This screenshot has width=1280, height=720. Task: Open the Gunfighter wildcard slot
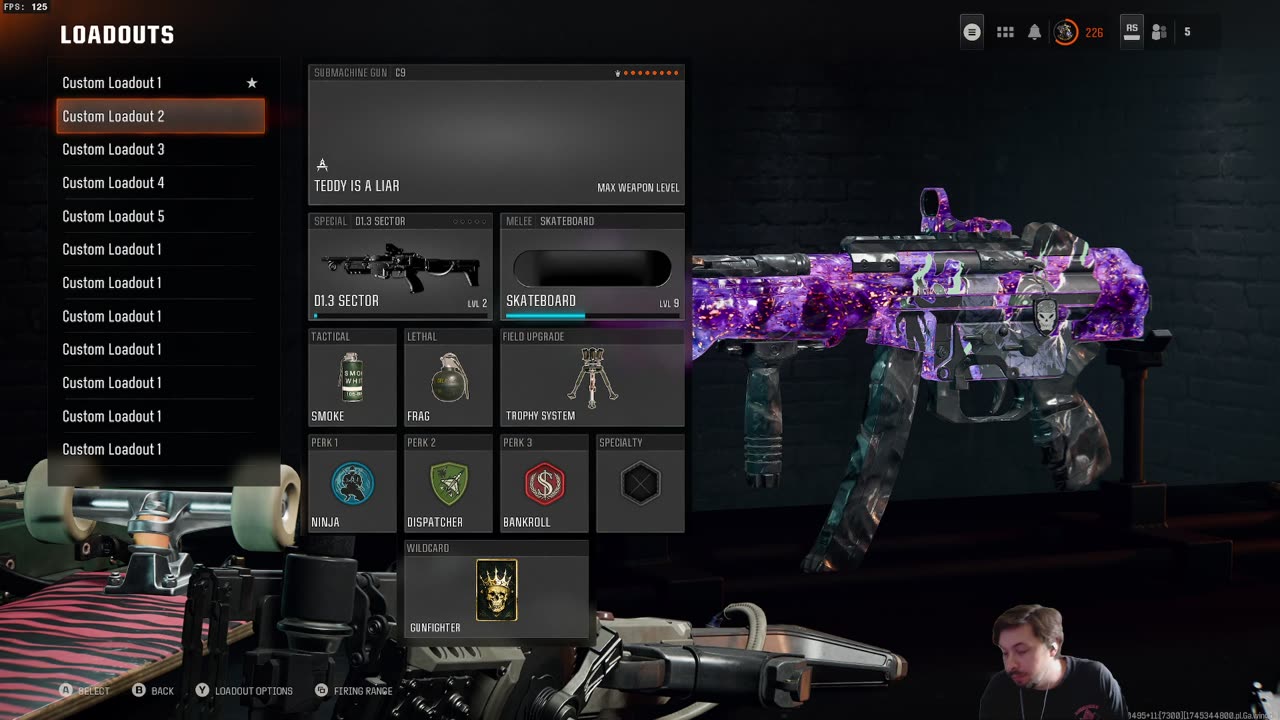[496, 590]
